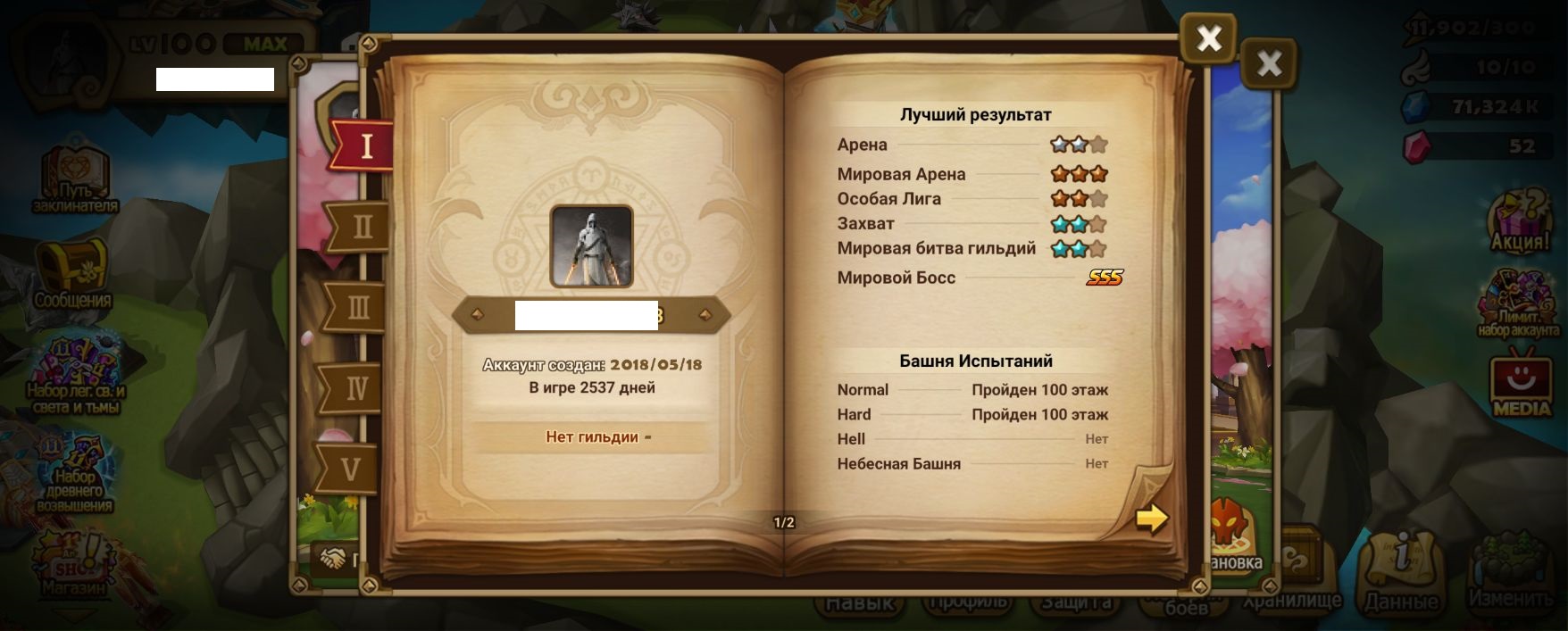Open the 'Лимит. набор аккаунта' offer
The height and width of the screenshot is (631, 1568).
point(1519,305)
